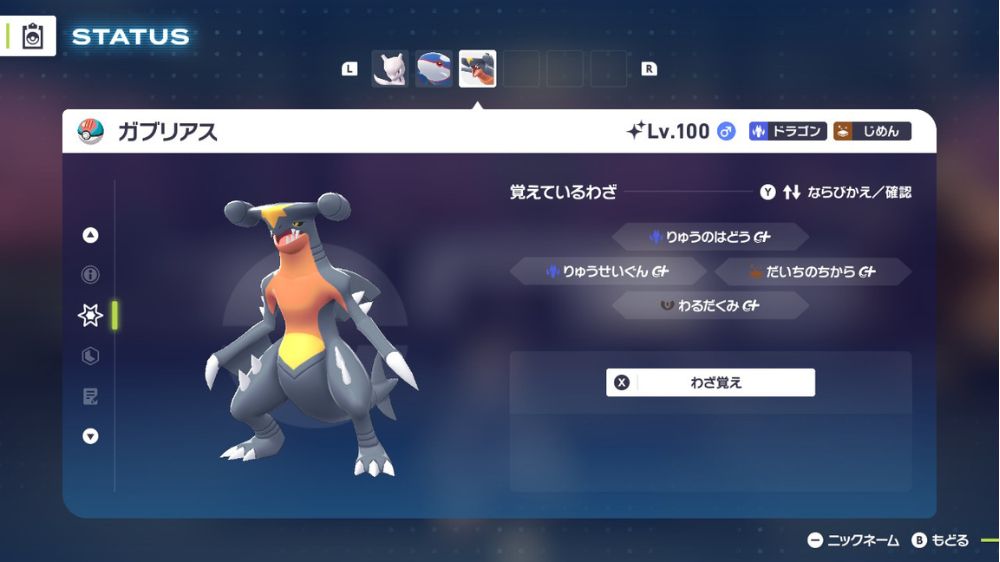Choose the りゅうせいぐん move
1000x562 pixels.
[x=608, y=271]
